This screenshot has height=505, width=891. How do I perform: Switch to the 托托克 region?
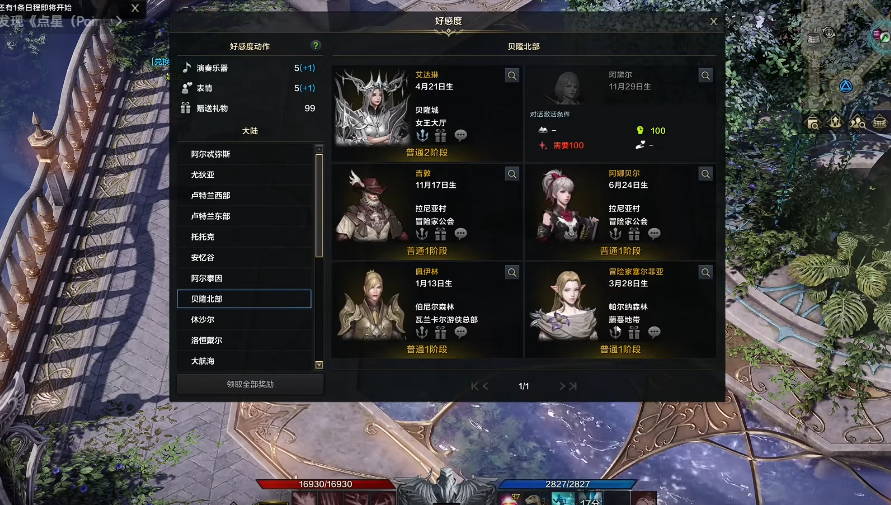click(244, 237)
